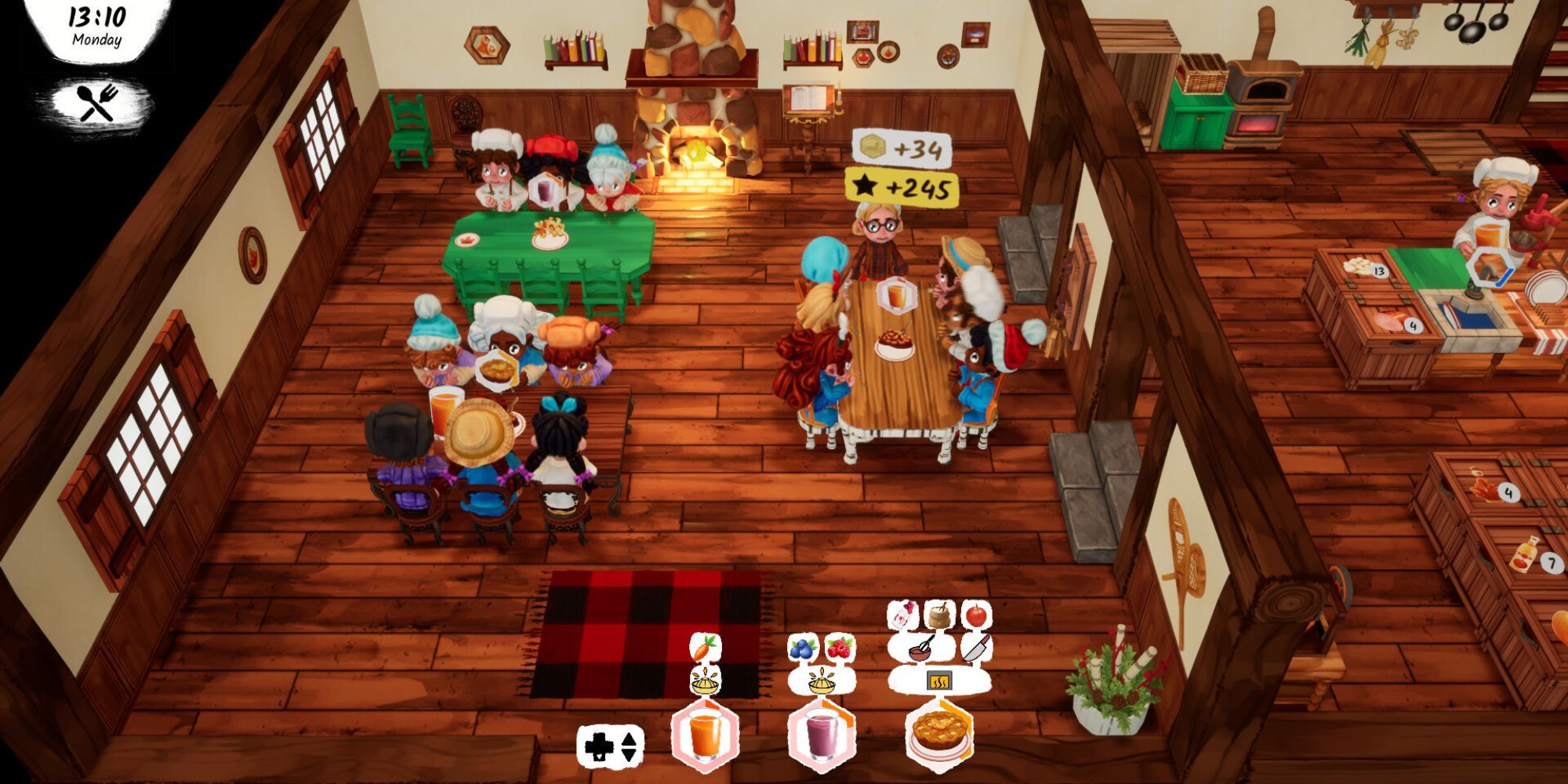The height and width of the screenshot is (784, 1568).
Task: Click the mixing bowl whisk icon
Action: click(920, 648)
